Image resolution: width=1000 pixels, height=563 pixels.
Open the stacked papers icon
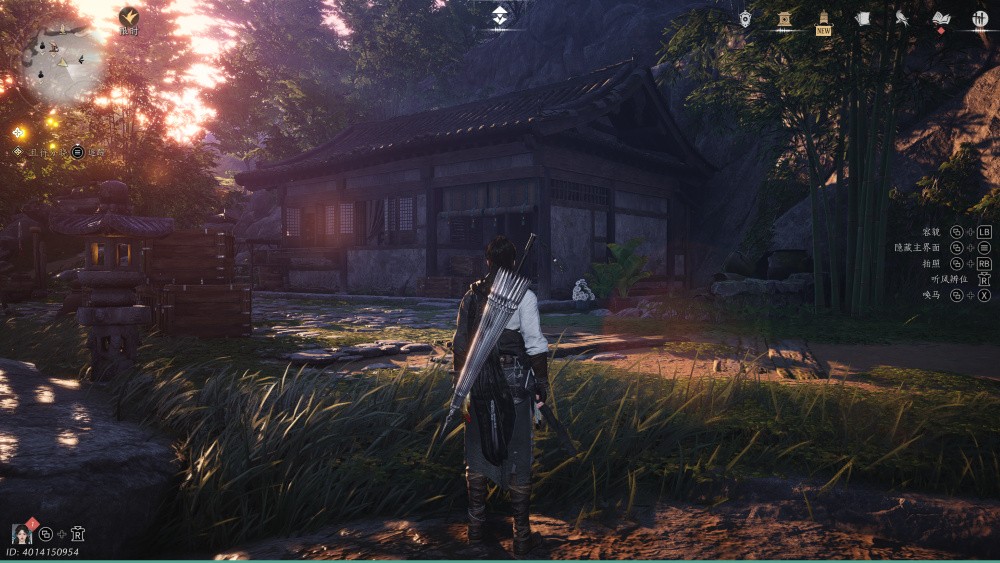pos(863,18)
